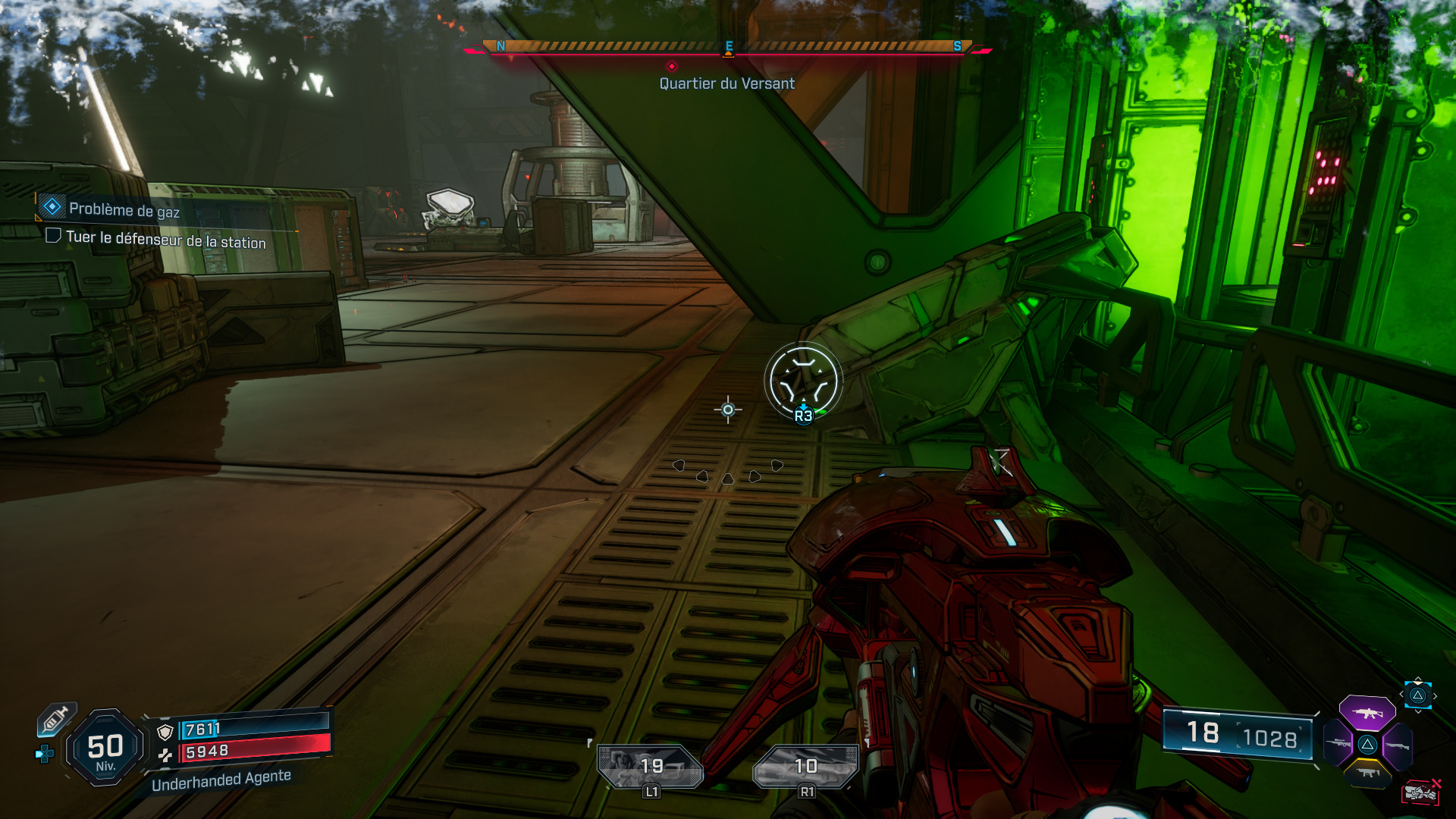Select the sniper rifle slot on the weapon wheel
Image resolution: width=1456 pixels, height=819 pixels.
[x=1338, y=744]
